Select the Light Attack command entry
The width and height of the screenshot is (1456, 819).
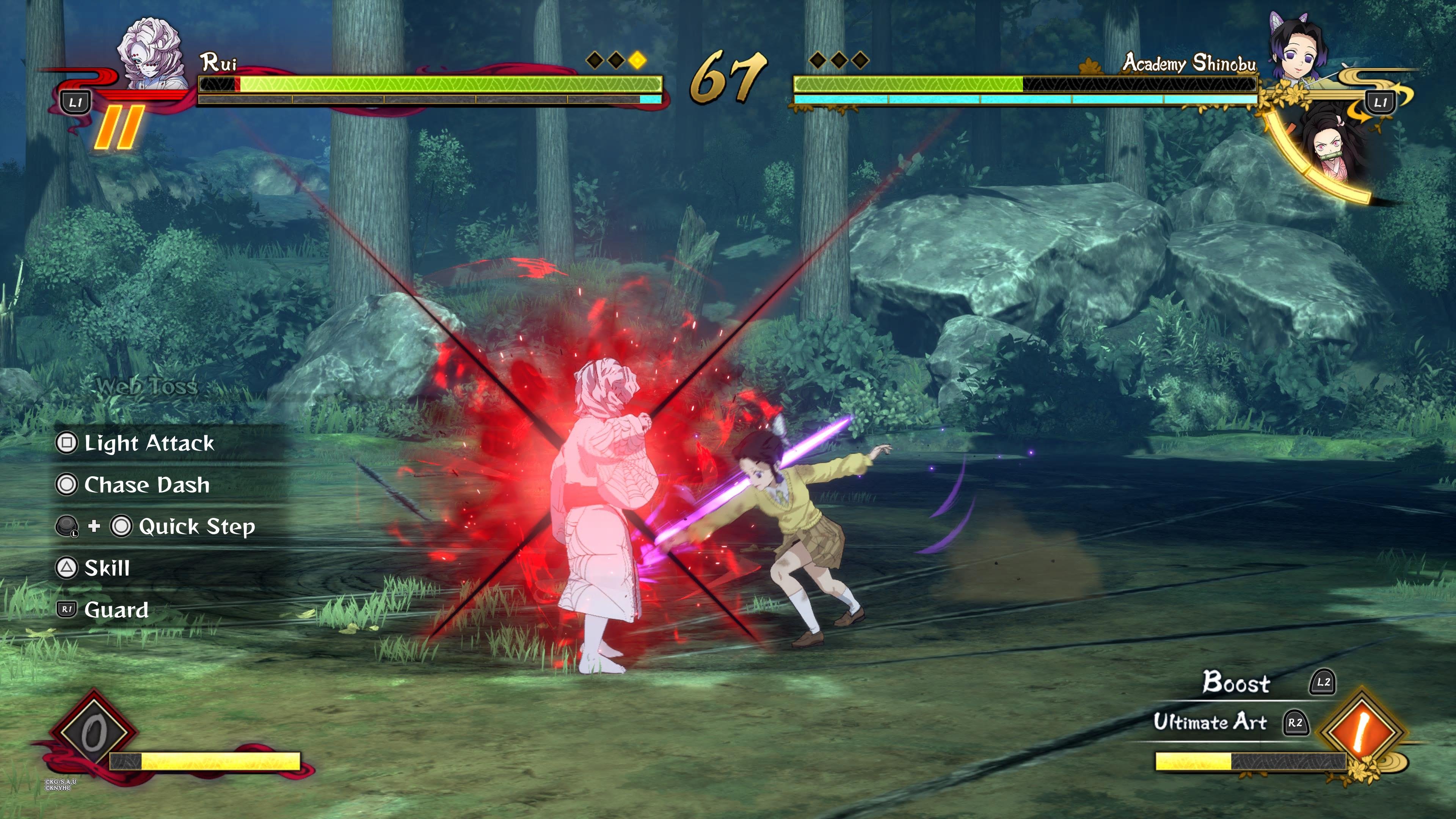(x=149, y=443)
